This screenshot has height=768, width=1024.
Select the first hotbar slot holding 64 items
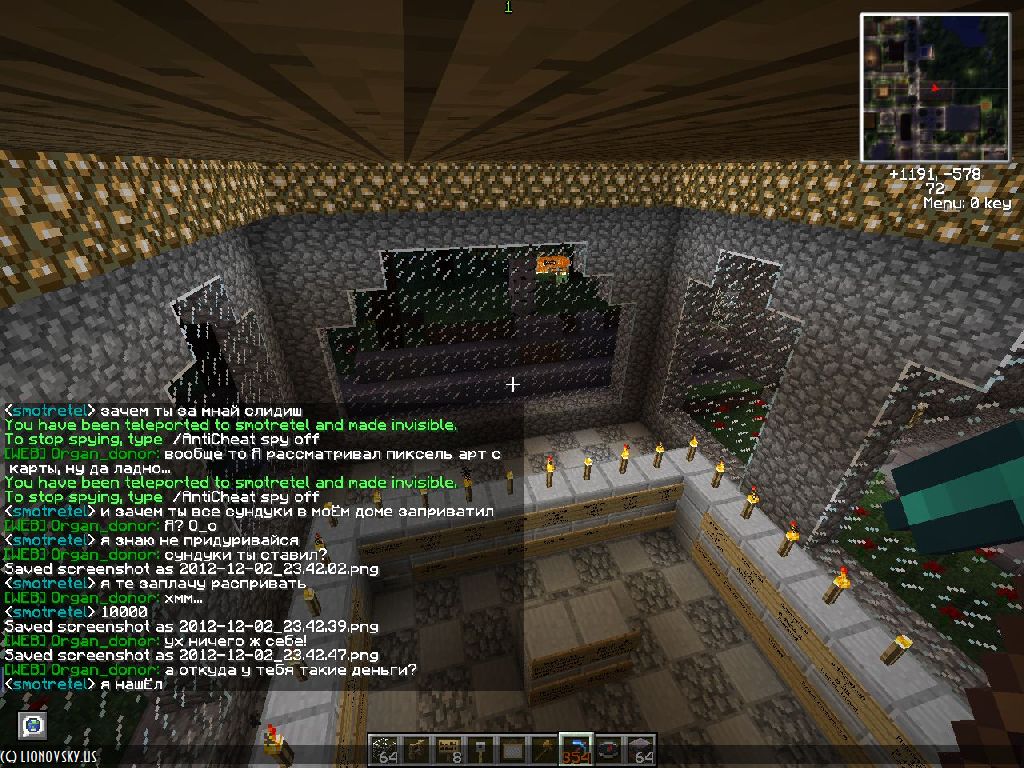pos(386,749)
